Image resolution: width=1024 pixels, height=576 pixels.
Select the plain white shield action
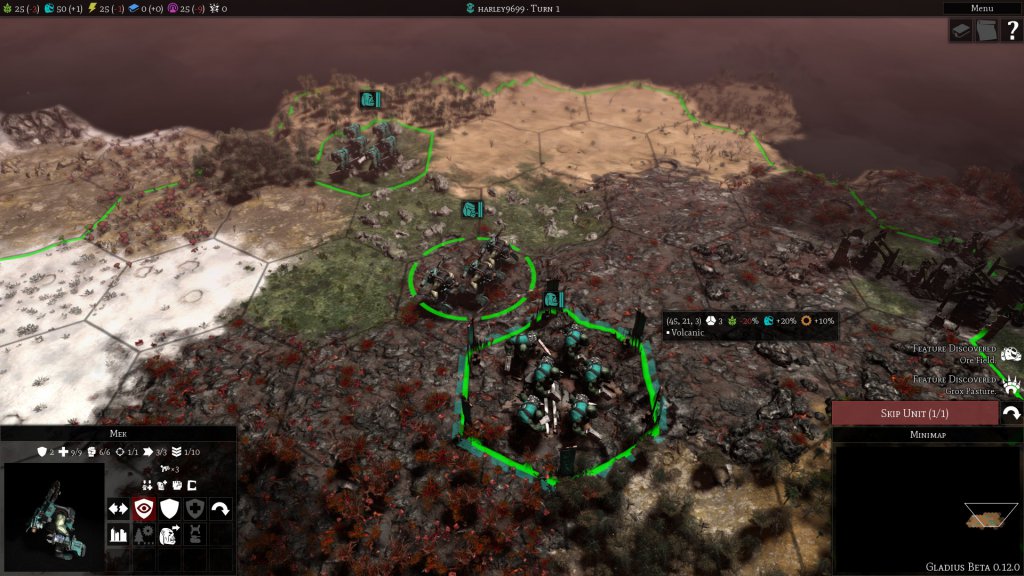pos(169,508)
